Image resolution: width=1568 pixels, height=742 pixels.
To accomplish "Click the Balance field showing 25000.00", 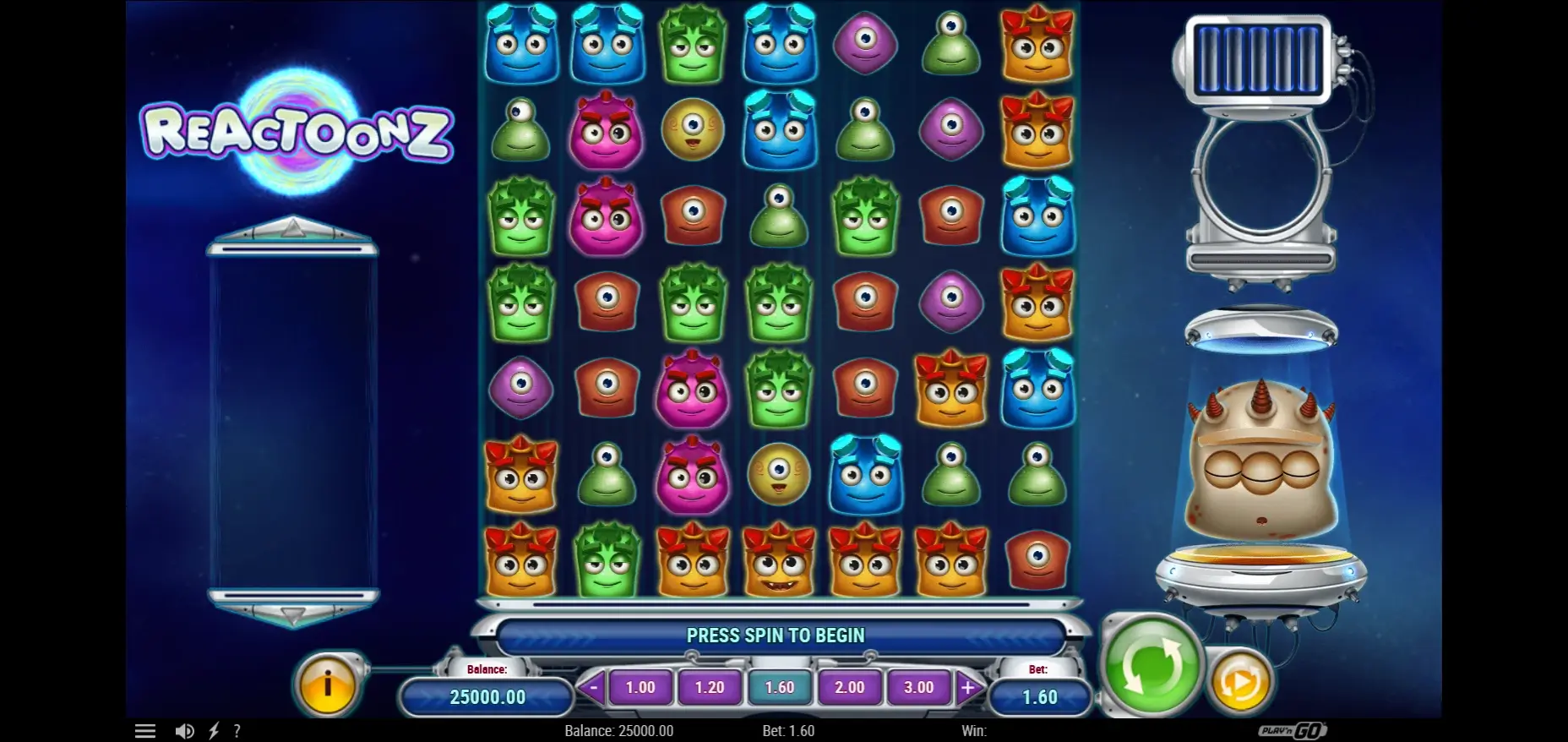I will coord(487,697).
